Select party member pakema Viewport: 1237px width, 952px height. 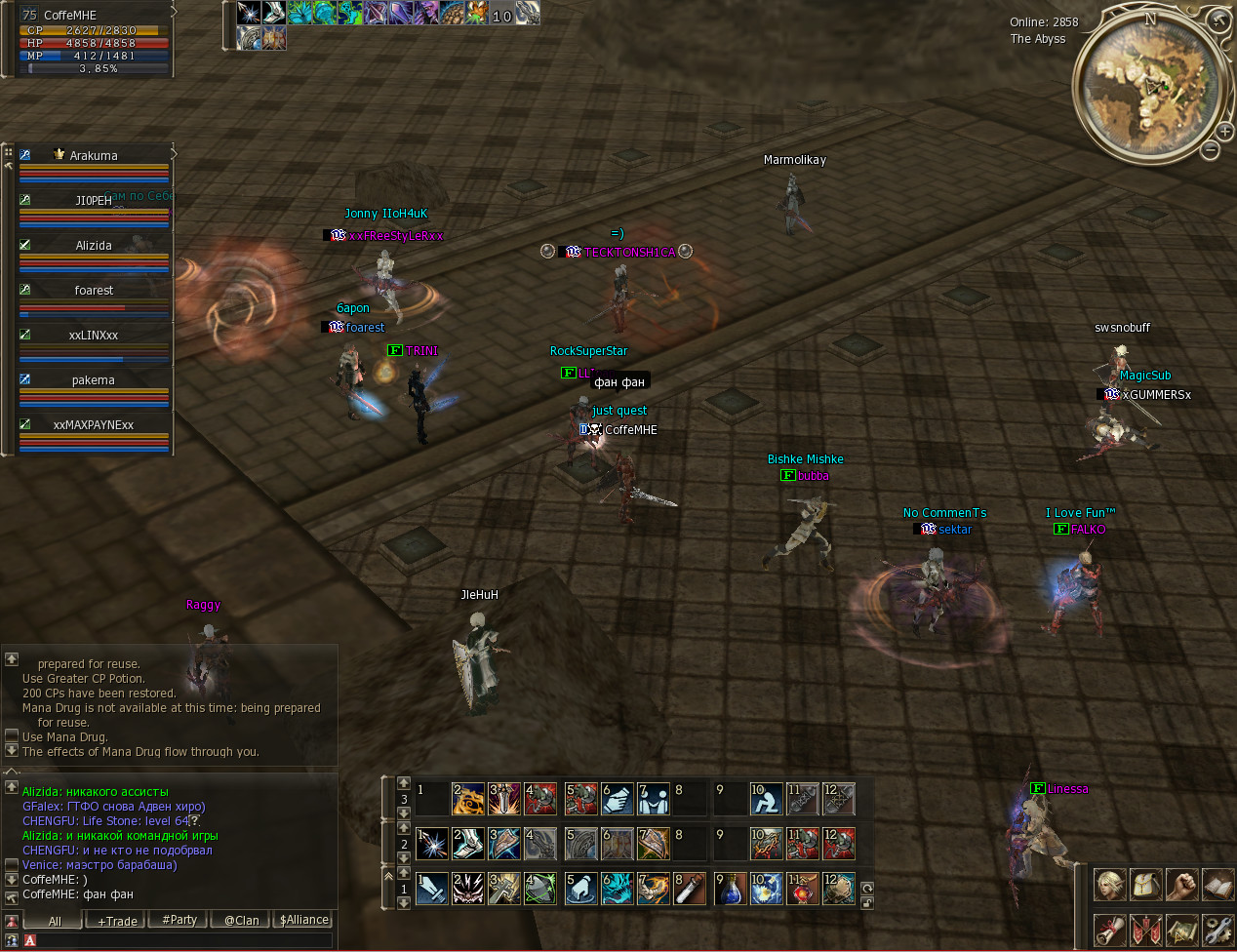pos(94,380)
